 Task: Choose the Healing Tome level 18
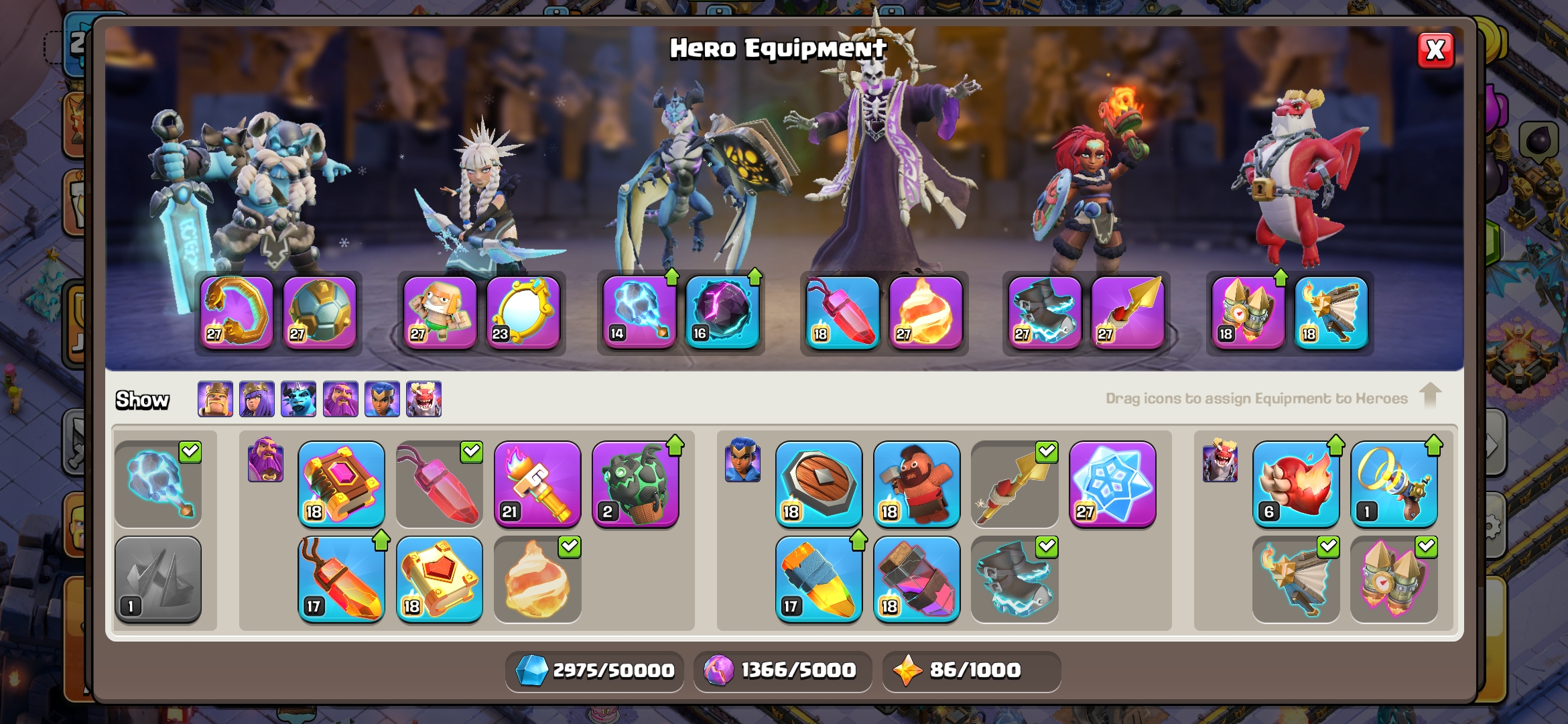439,579
